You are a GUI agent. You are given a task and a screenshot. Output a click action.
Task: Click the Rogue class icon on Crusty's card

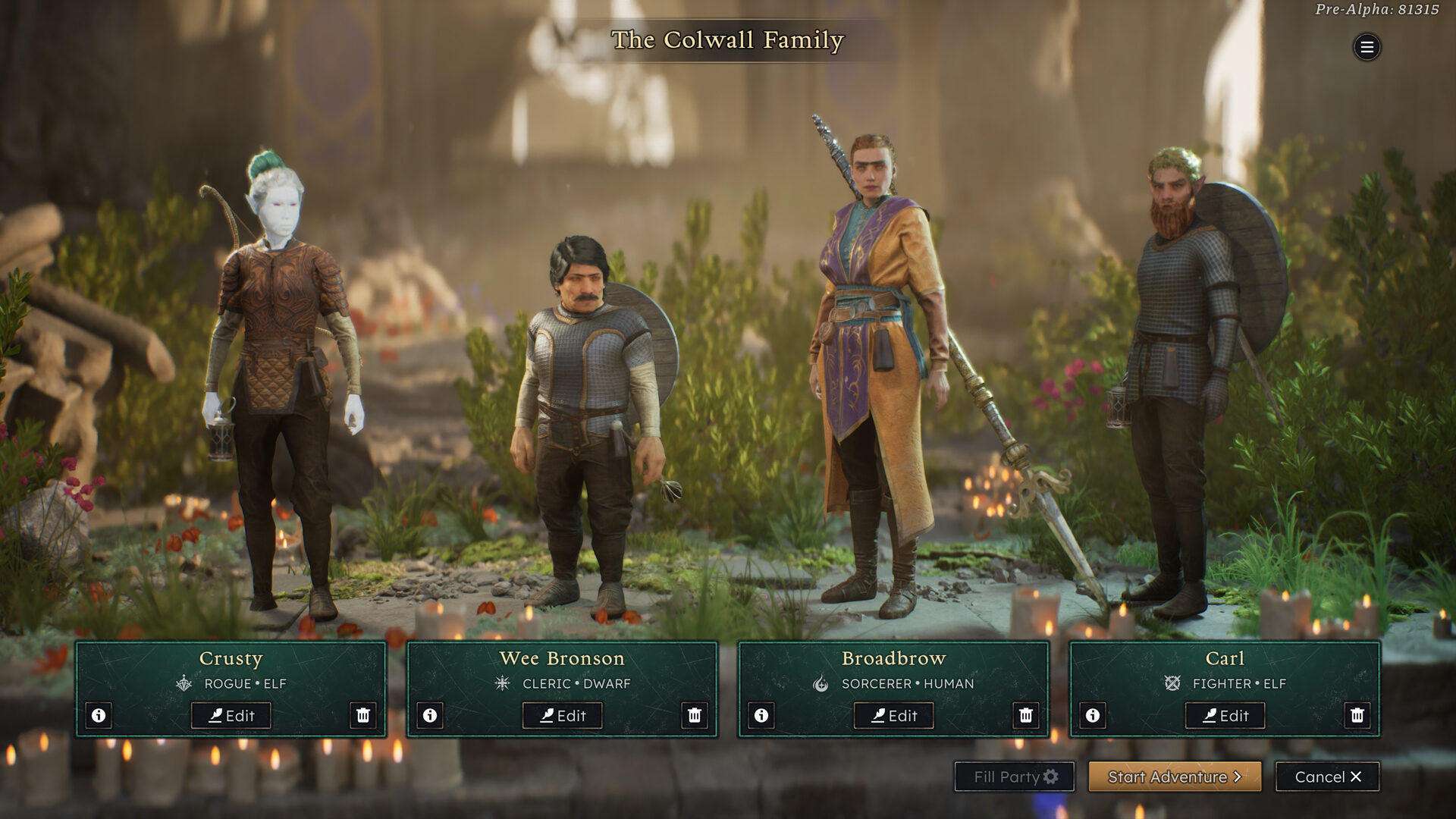pos(184,683)
